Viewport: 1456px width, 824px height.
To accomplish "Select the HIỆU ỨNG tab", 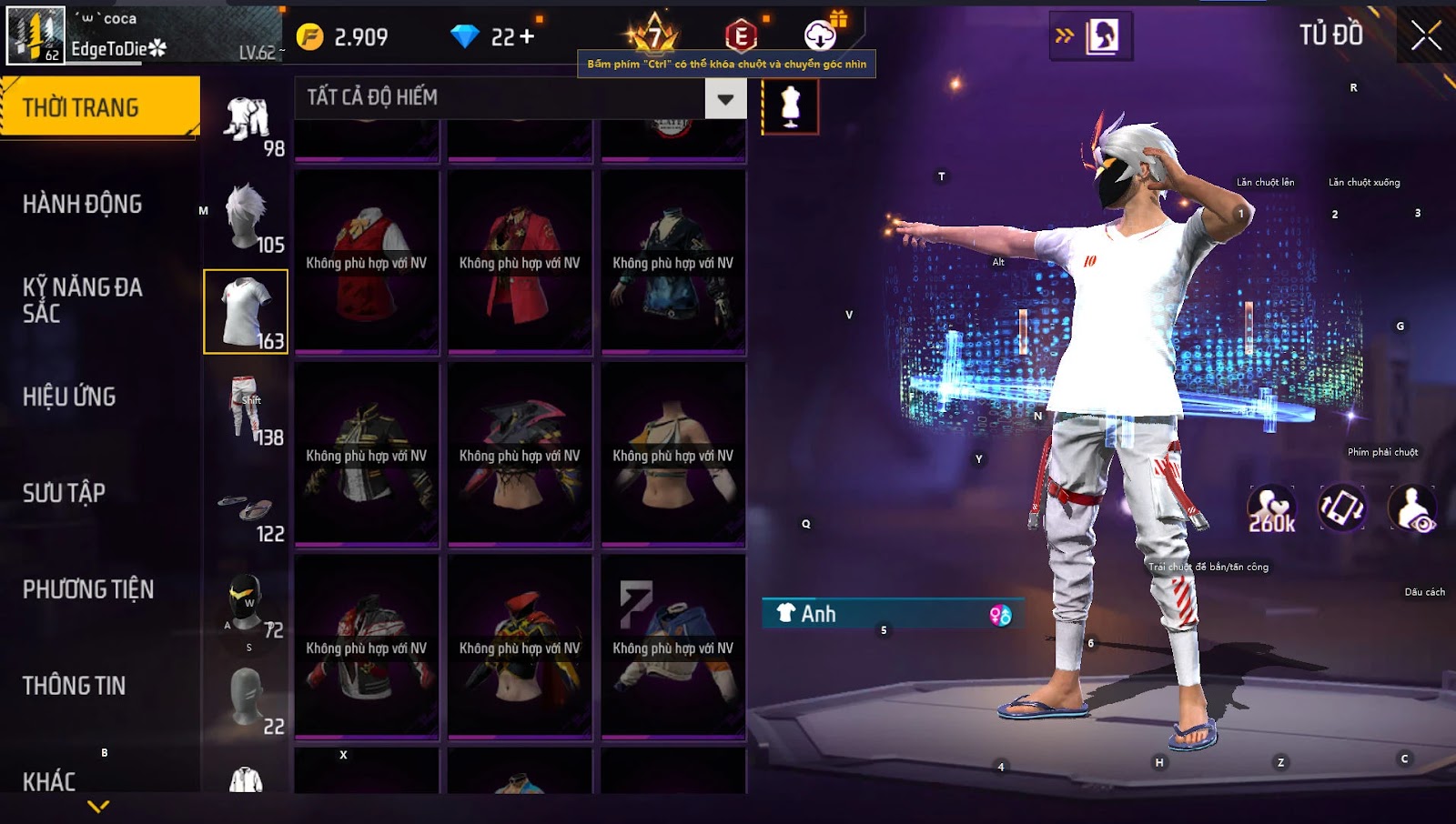I will [x=70, y=397].
